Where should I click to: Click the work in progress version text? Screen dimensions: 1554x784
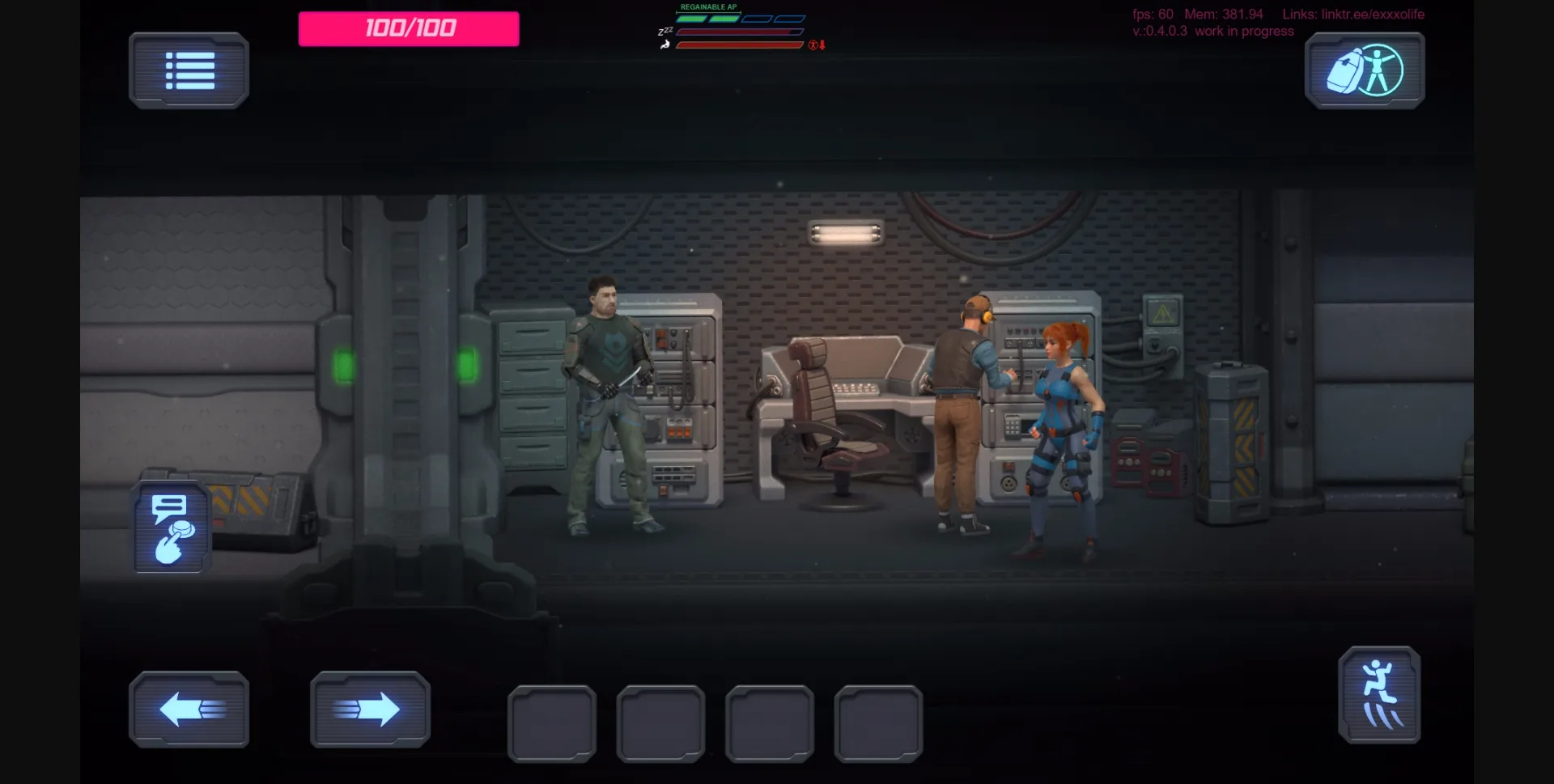click(x=1246, y=32)
